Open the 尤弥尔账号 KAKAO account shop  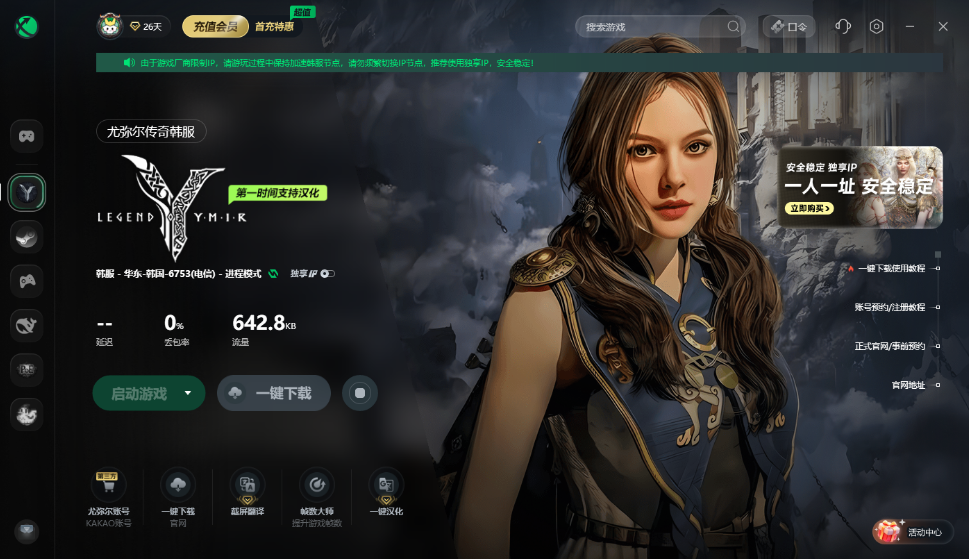[109, 494]
